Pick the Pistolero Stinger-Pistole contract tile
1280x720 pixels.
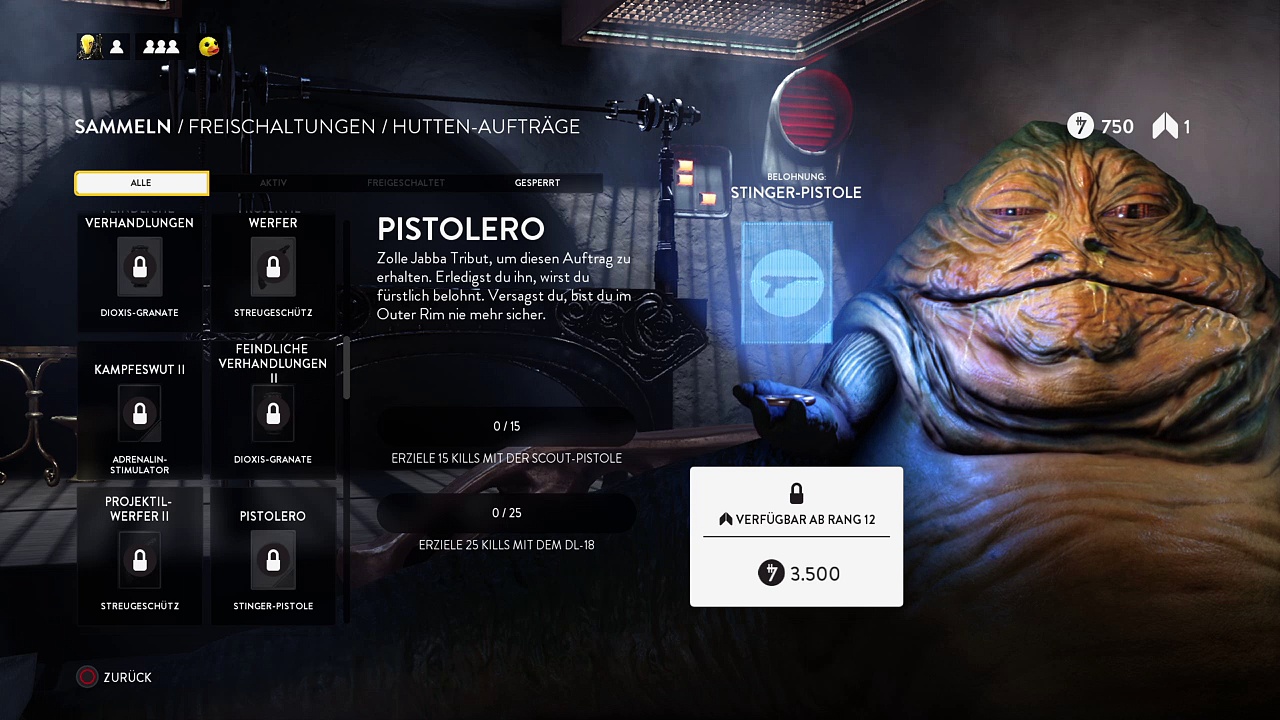273,555
